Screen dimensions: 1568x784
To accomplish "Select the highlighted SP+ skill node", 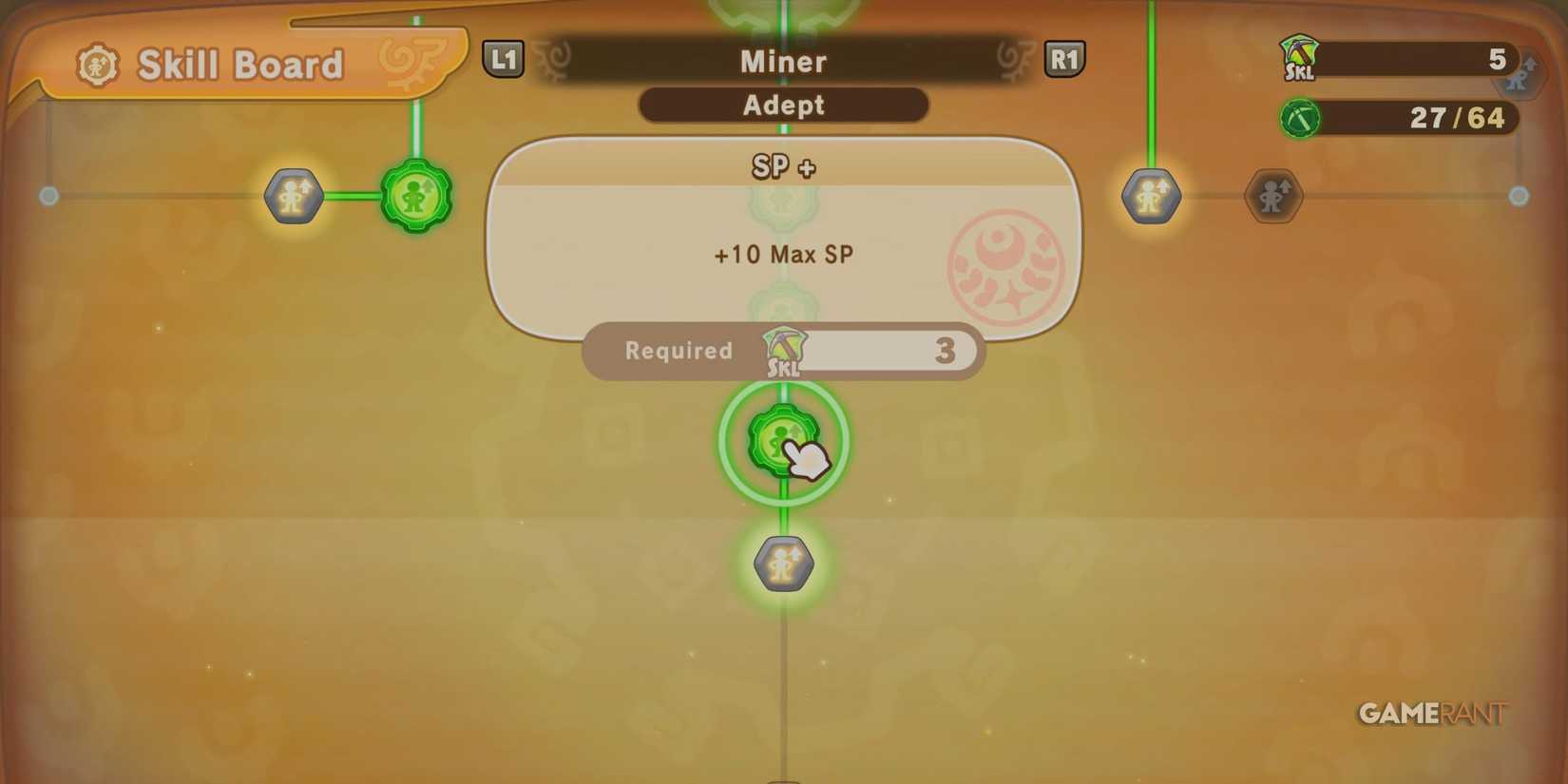I will tap(783, 442).
